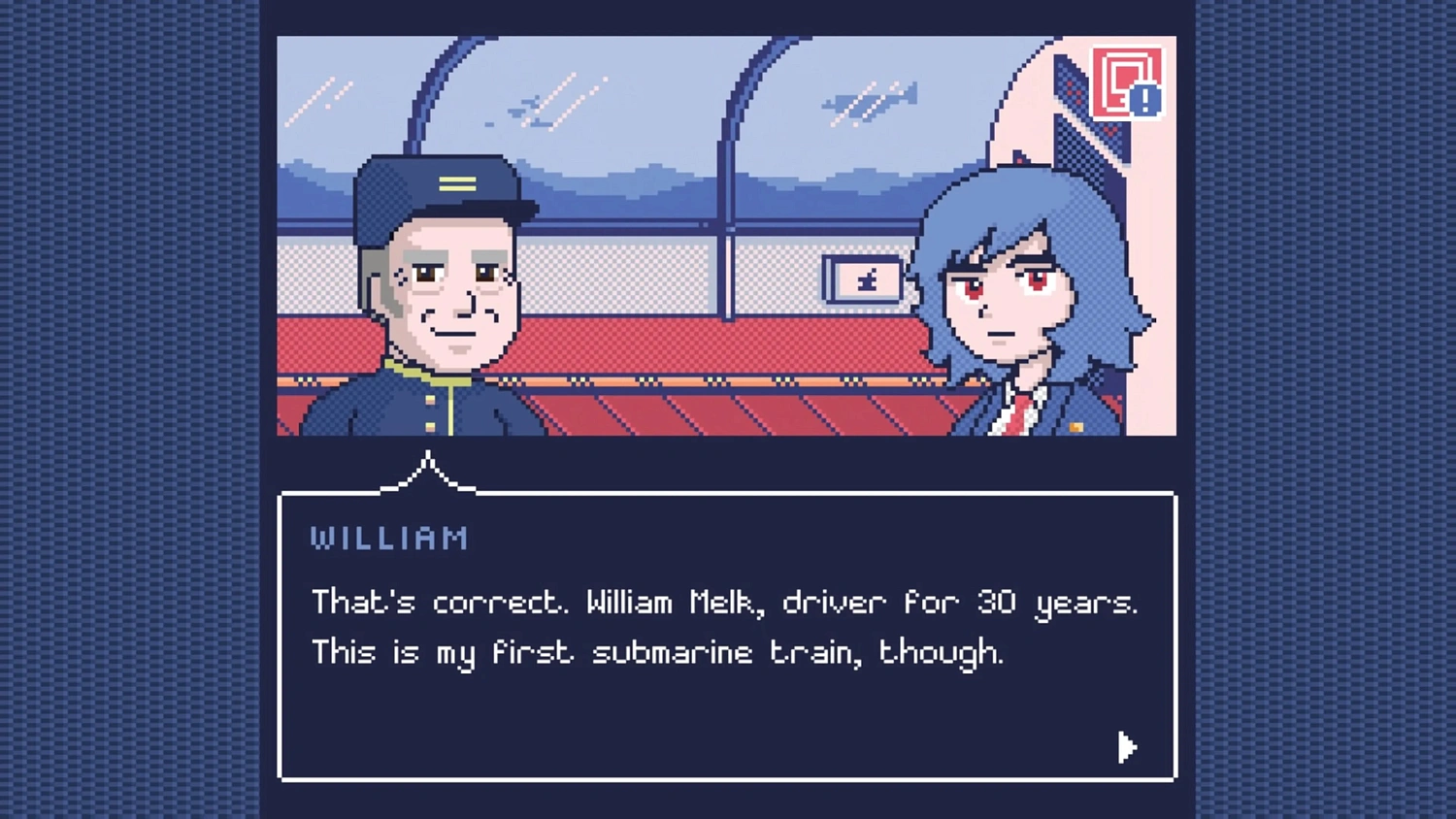Screen dimensions: 1456x819
Task: Click the girl's uniform pocket badge
Action: [x=1077, y=425]
